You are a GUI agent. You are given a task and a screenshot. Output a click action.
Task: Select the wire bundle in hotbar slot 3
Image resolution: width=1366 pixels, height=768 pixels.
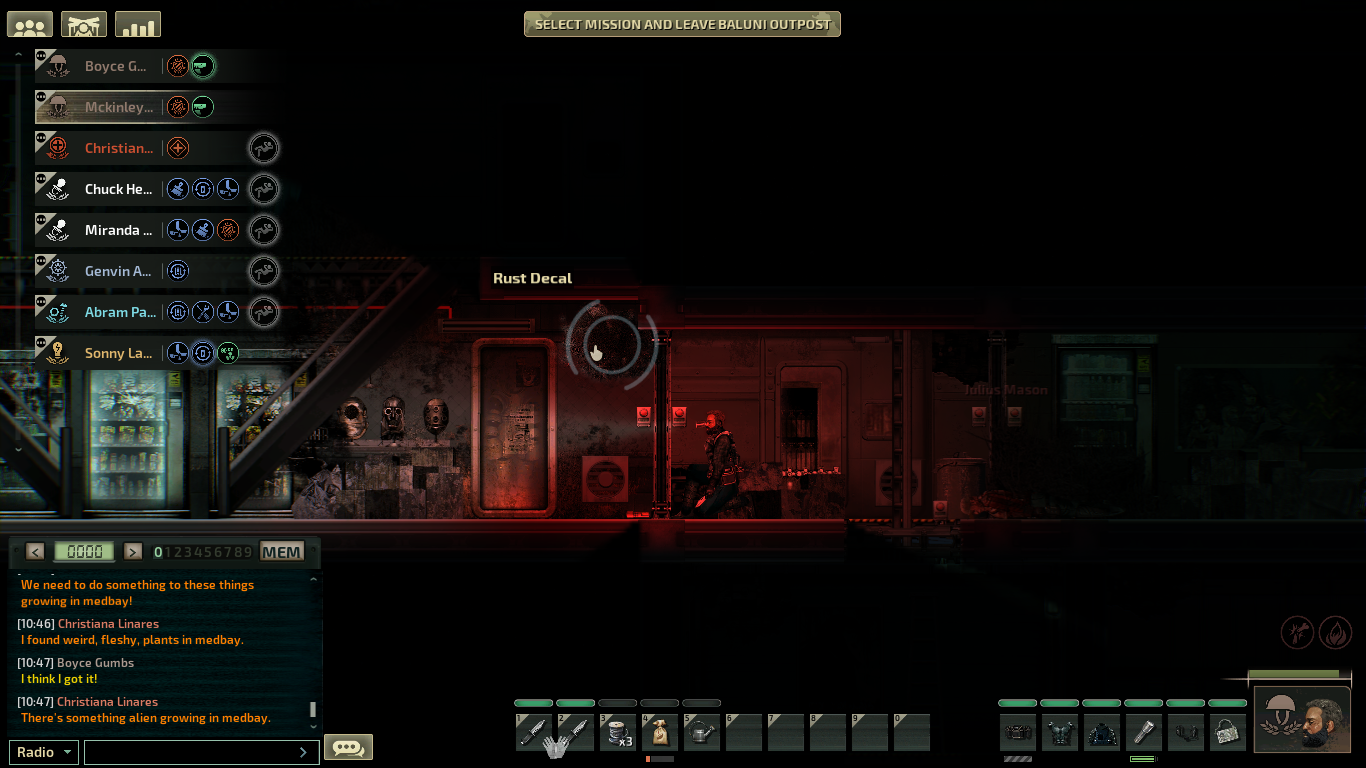(x=618, y=733)
